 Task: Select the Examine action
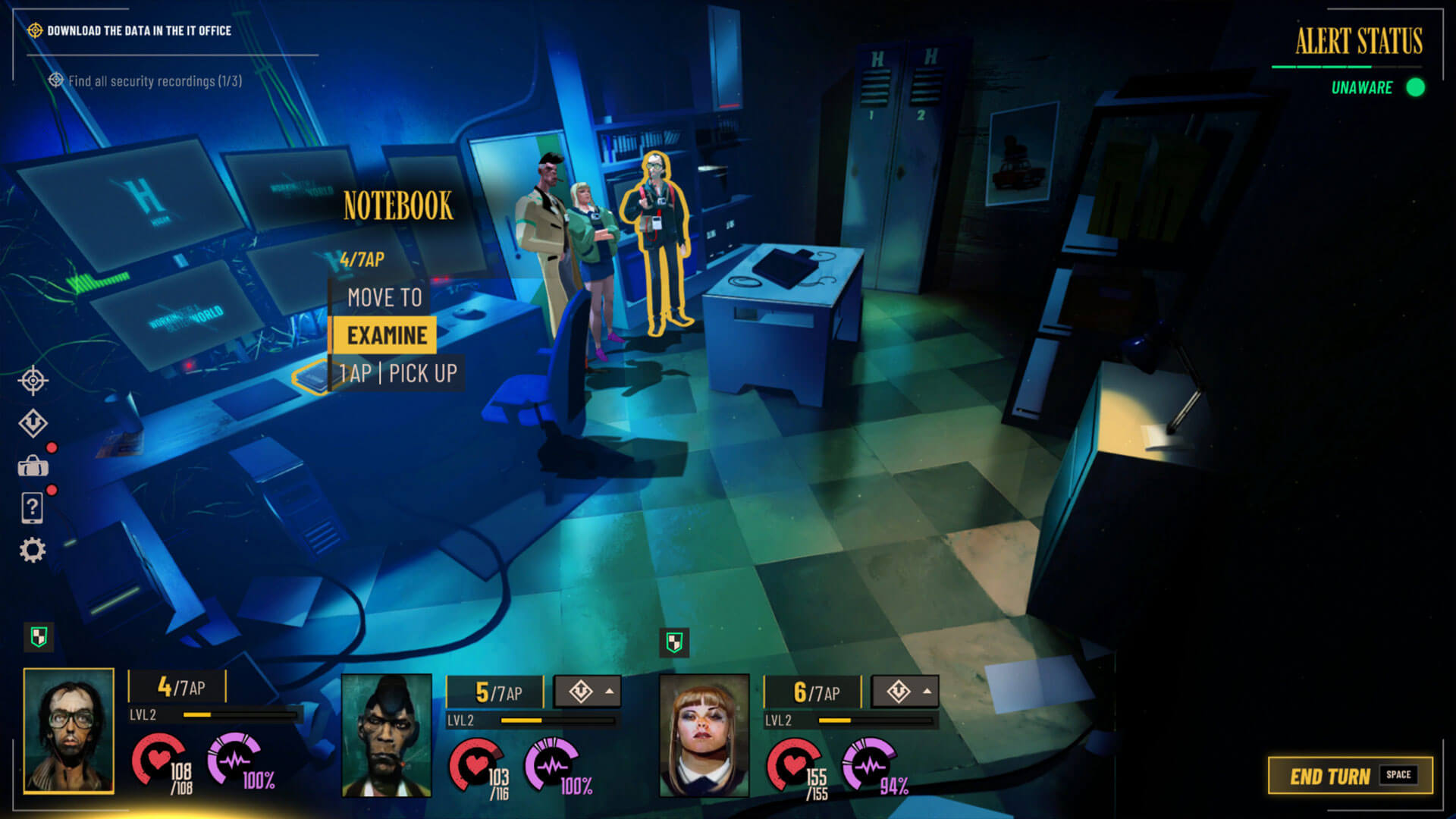click(x=386, y=335)
